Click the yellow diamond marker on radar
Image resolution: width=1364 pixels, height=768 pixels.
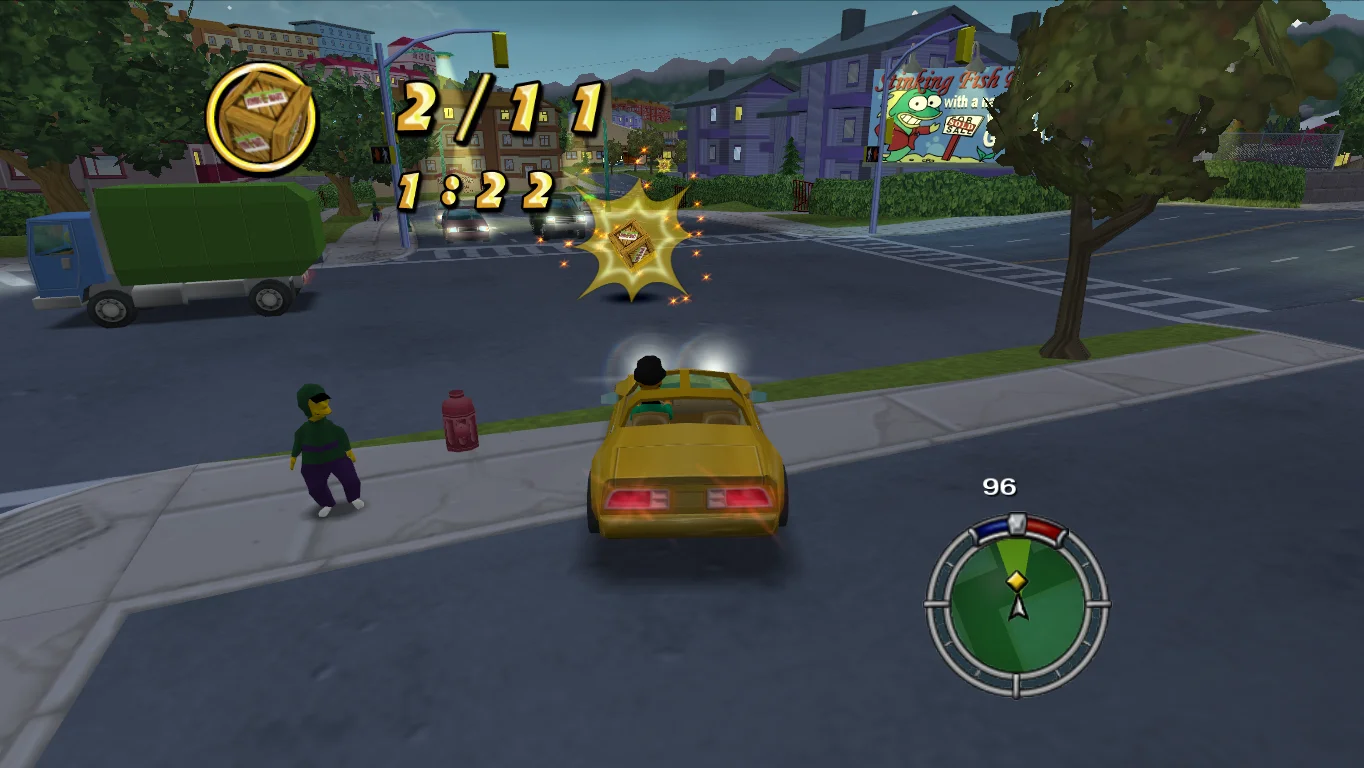coord(1017,580)
